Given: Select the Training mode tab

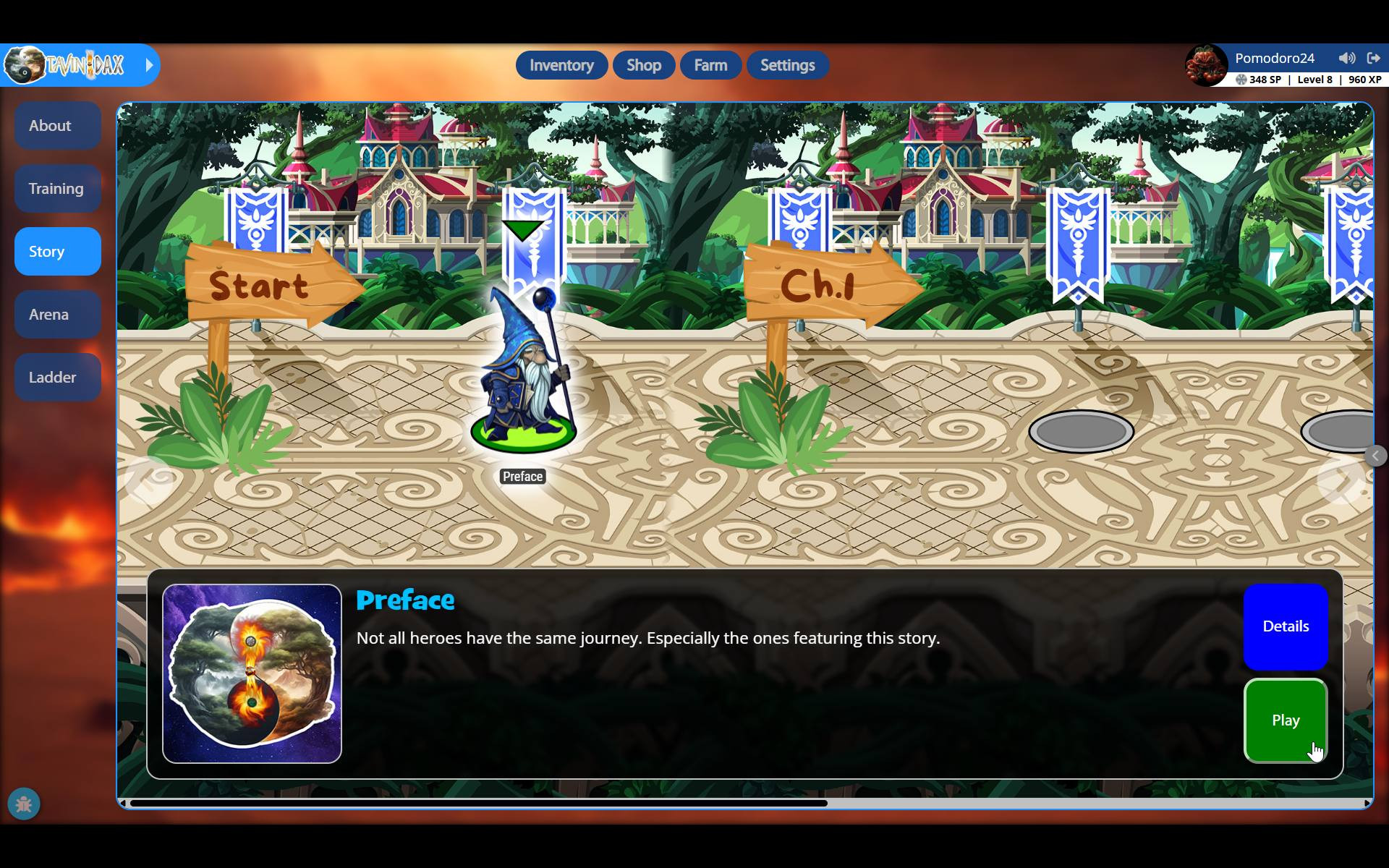Looking at the screenshot, I should click(57, 189).
